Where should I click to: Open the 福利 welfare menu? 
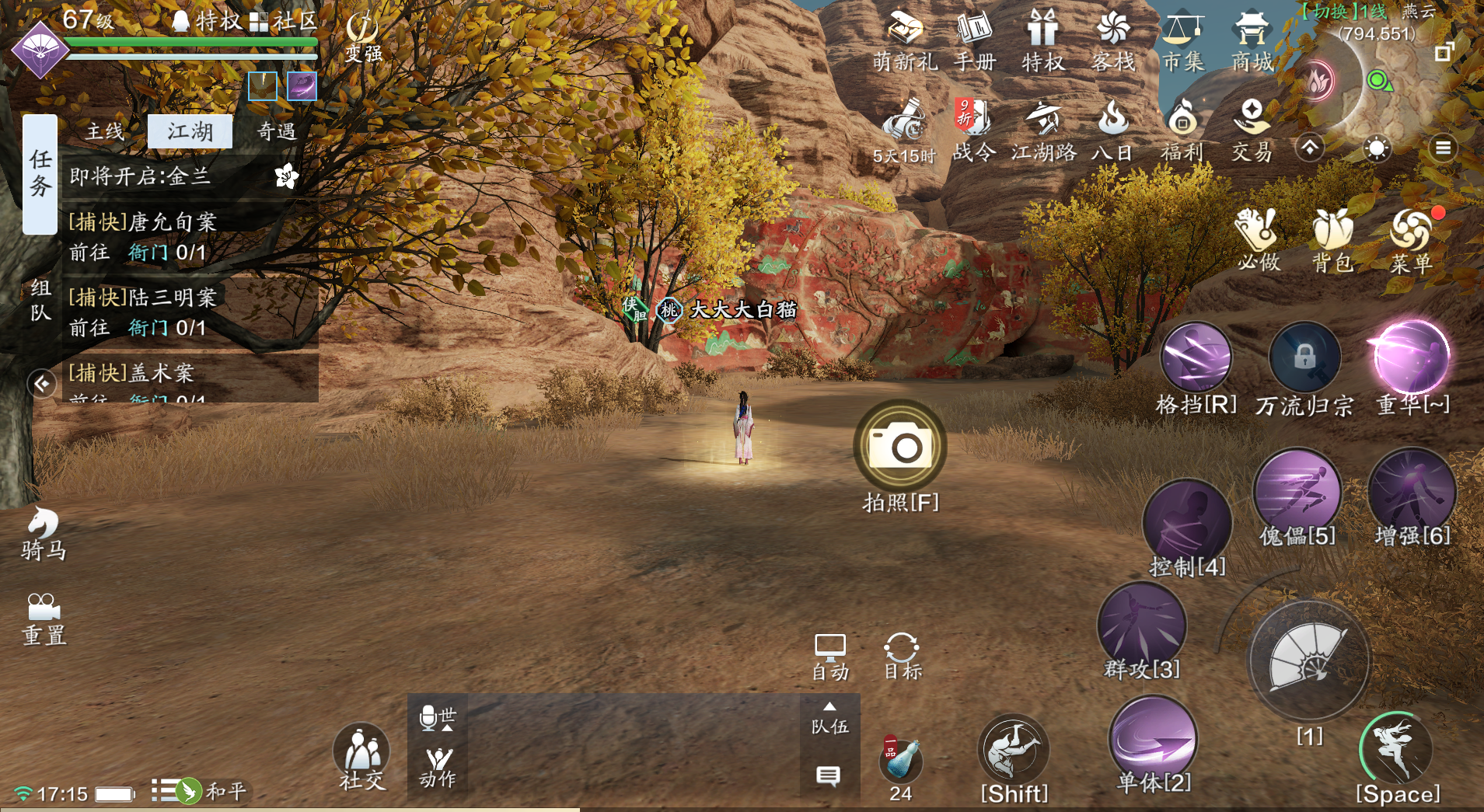1182,131
